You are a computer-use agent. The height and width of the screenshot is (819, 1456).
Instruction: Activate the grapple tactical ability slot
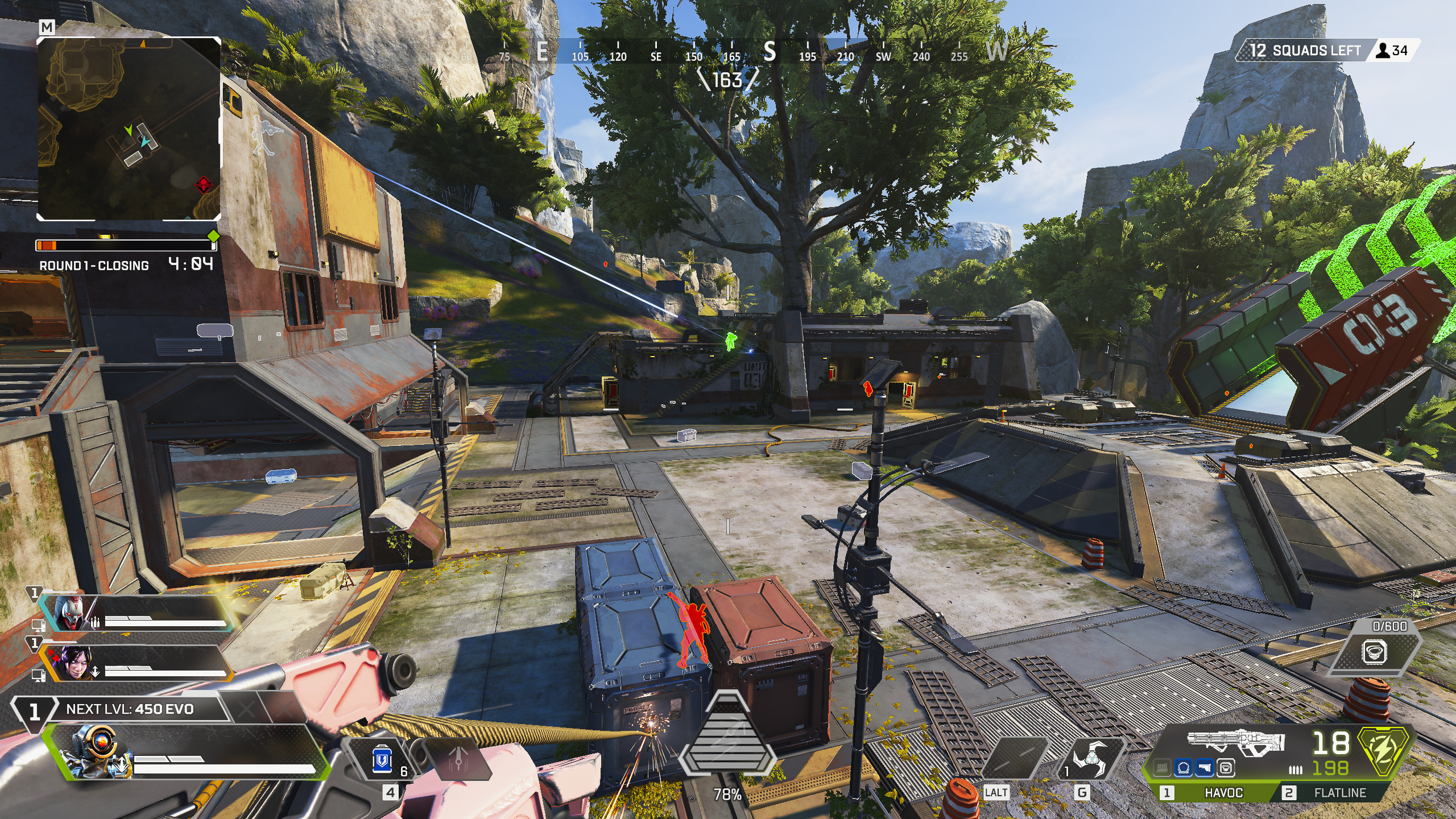pyautogui.click(x=1015, y=759)
